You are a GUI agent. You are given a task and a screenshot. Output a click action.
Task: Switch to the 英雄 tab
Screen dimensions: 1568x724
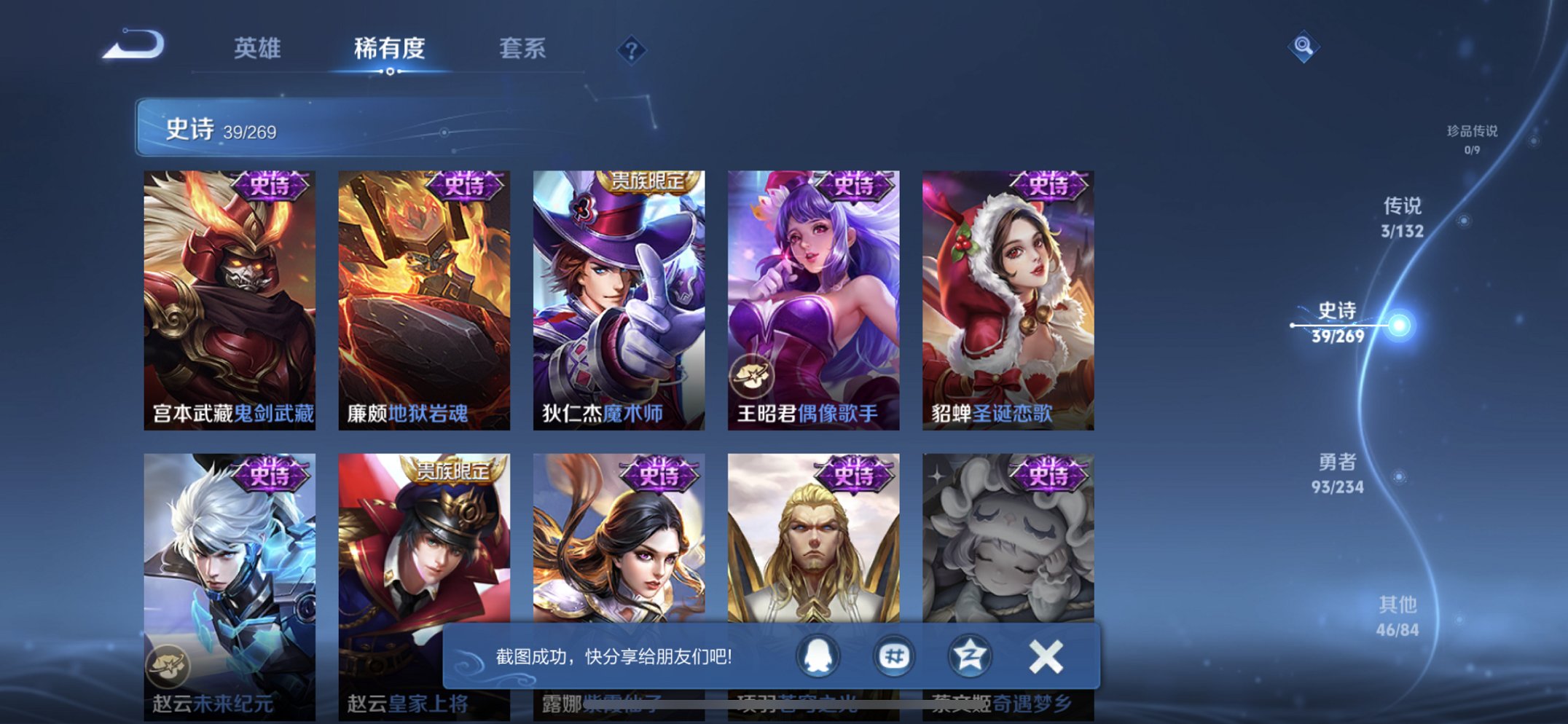[x=256, y=50]
